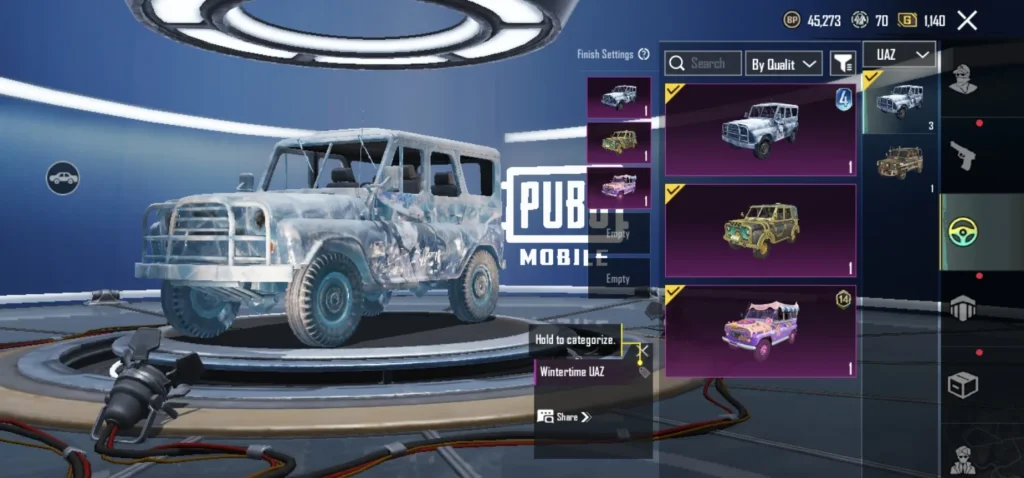Select the small pink UAZ finish slot

pyautogui.click(x=619, y=187)
